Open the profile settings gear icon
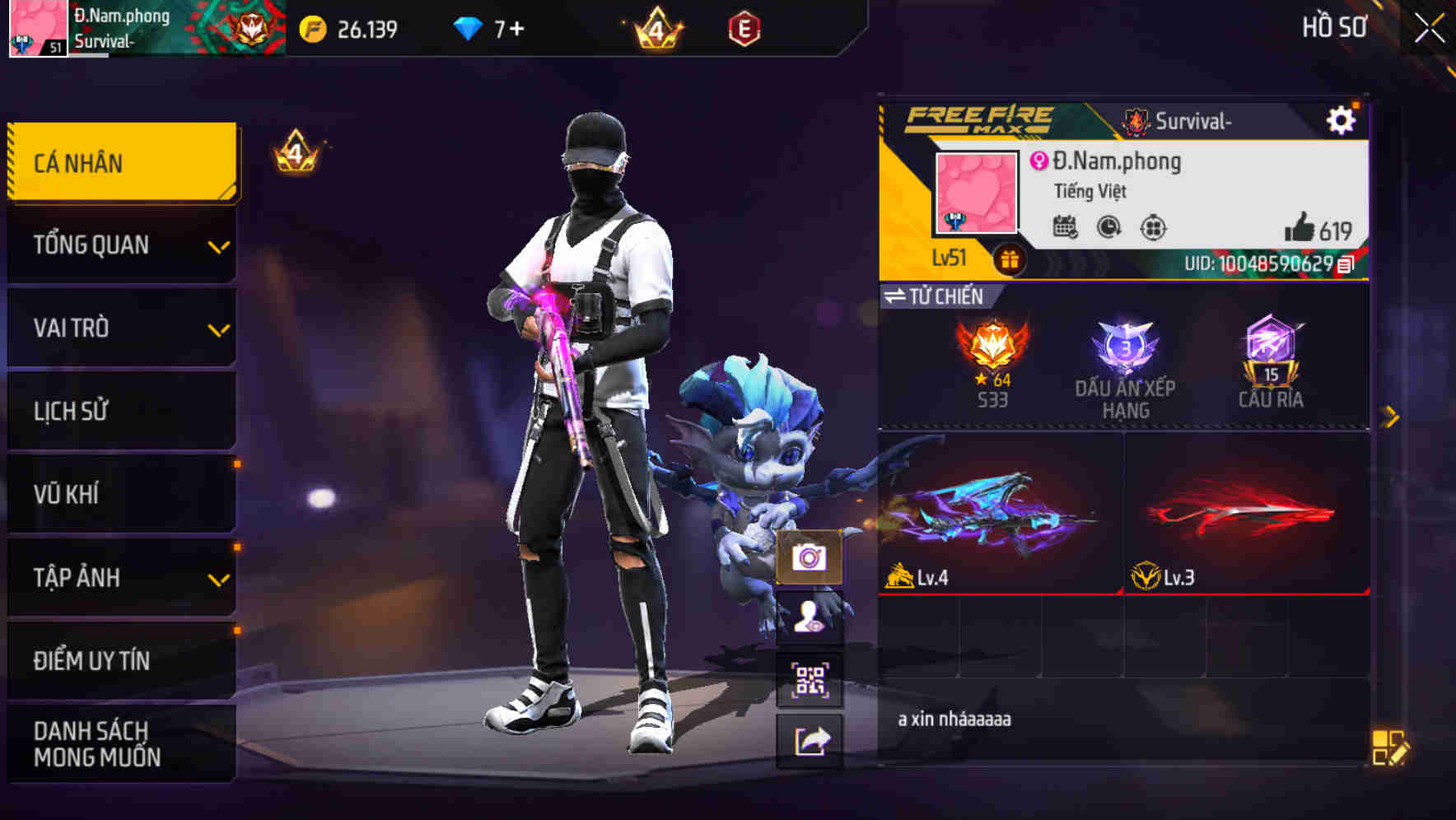The width and height of the screenshot is (1456, 820). [x=1342, y=119]
